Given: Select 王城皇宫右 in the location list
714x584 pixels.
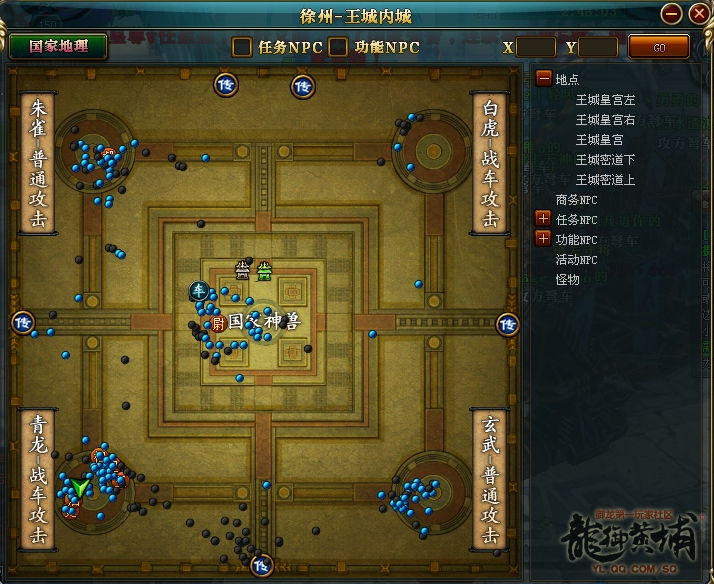Looking at the screenshot, I should [x=606, y=119].
